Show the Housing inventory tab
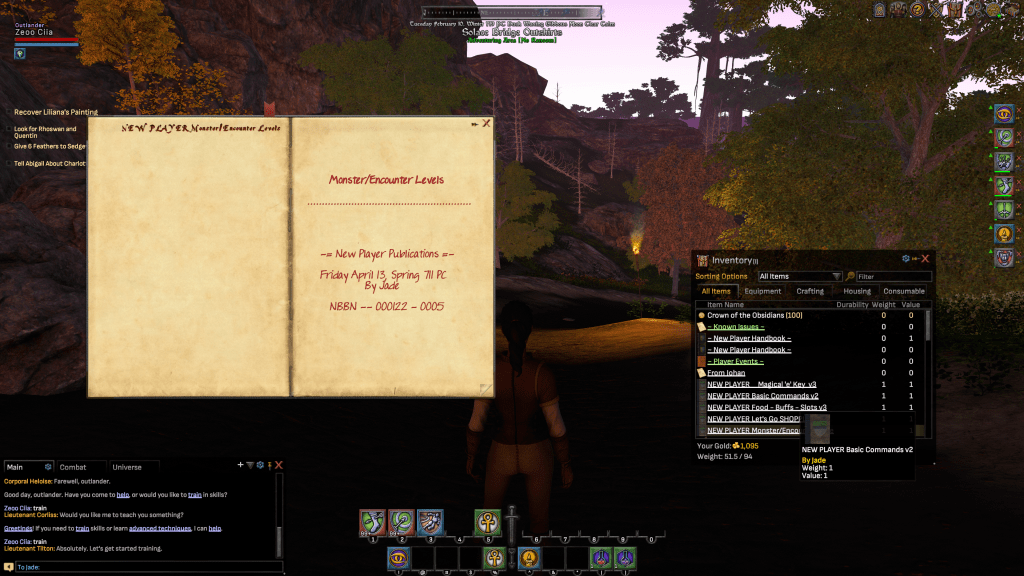1024x576 pixels. pyautogui.click(x=857, y=291)
